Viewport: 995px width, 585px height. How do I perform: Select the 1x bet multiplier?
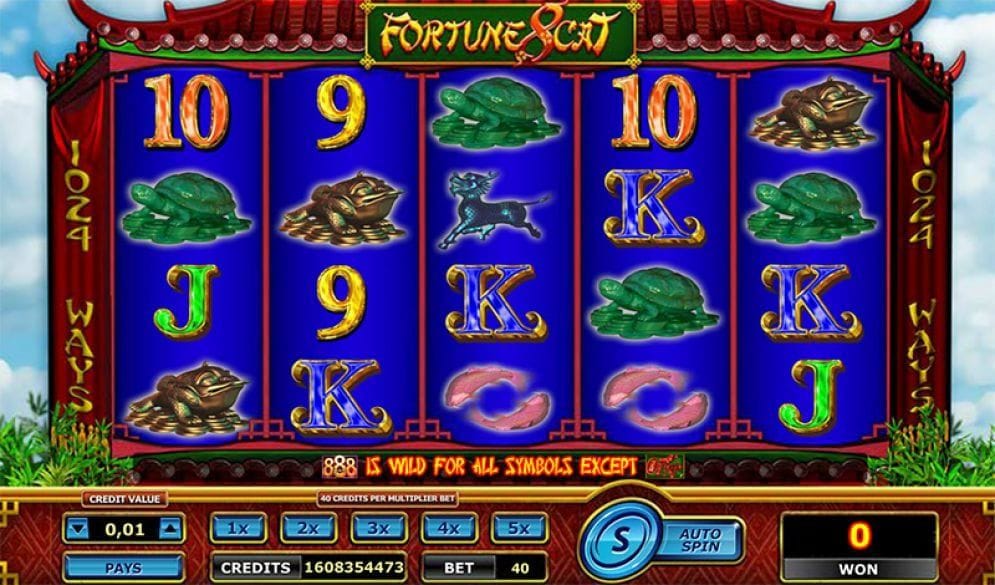tap(237, 528)
